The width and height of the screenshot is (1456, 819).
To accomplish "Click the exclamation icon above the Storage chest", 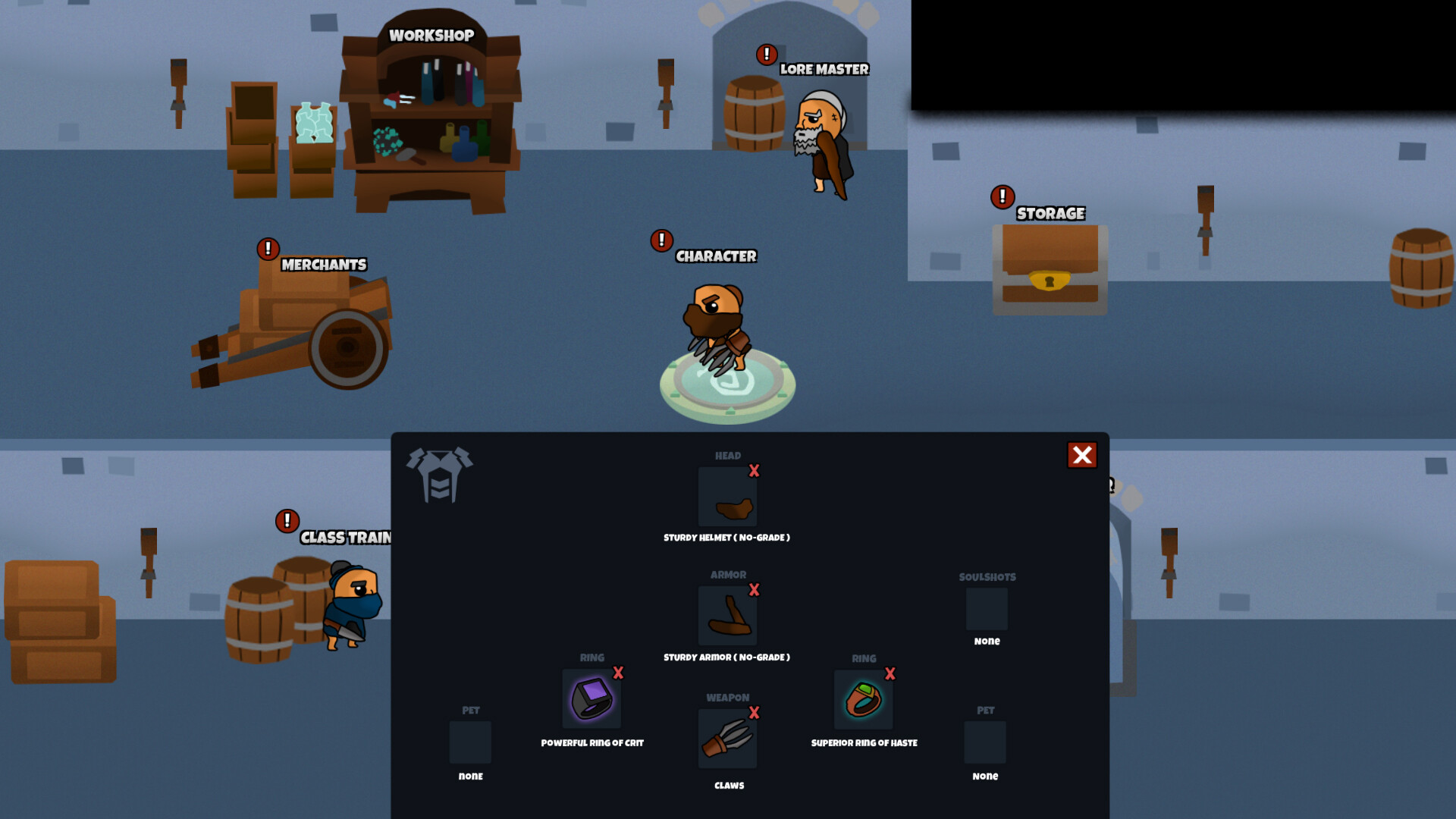I will click(x=1002, y=196).
